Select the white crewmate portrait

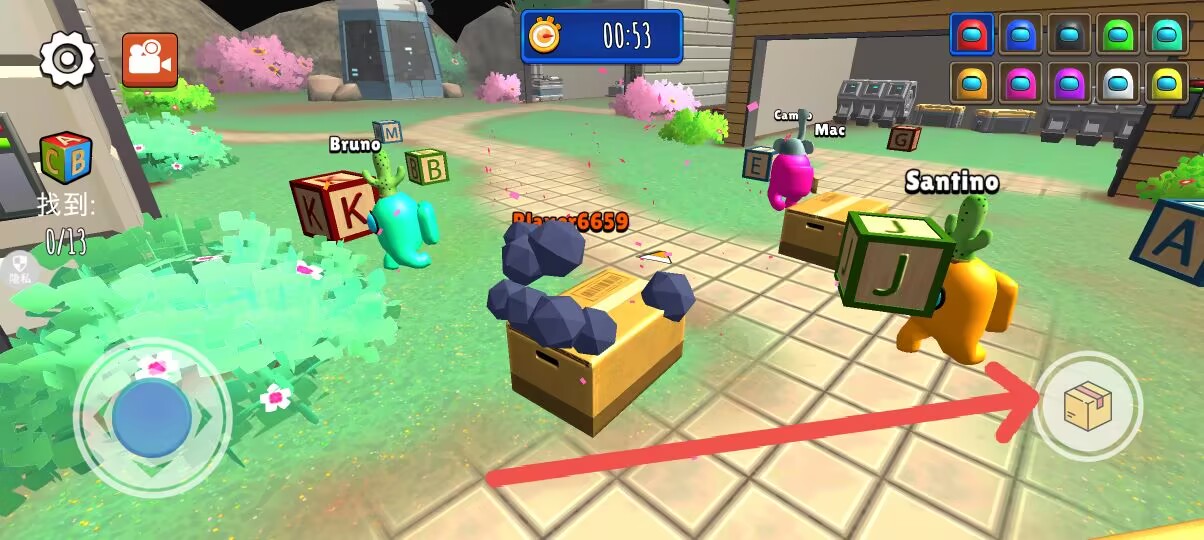point(1118,83)
